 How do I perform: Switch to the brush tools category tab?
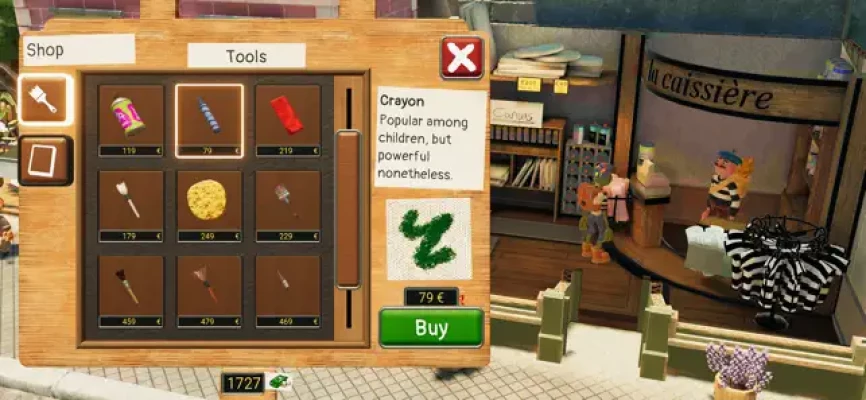(45, 98)
